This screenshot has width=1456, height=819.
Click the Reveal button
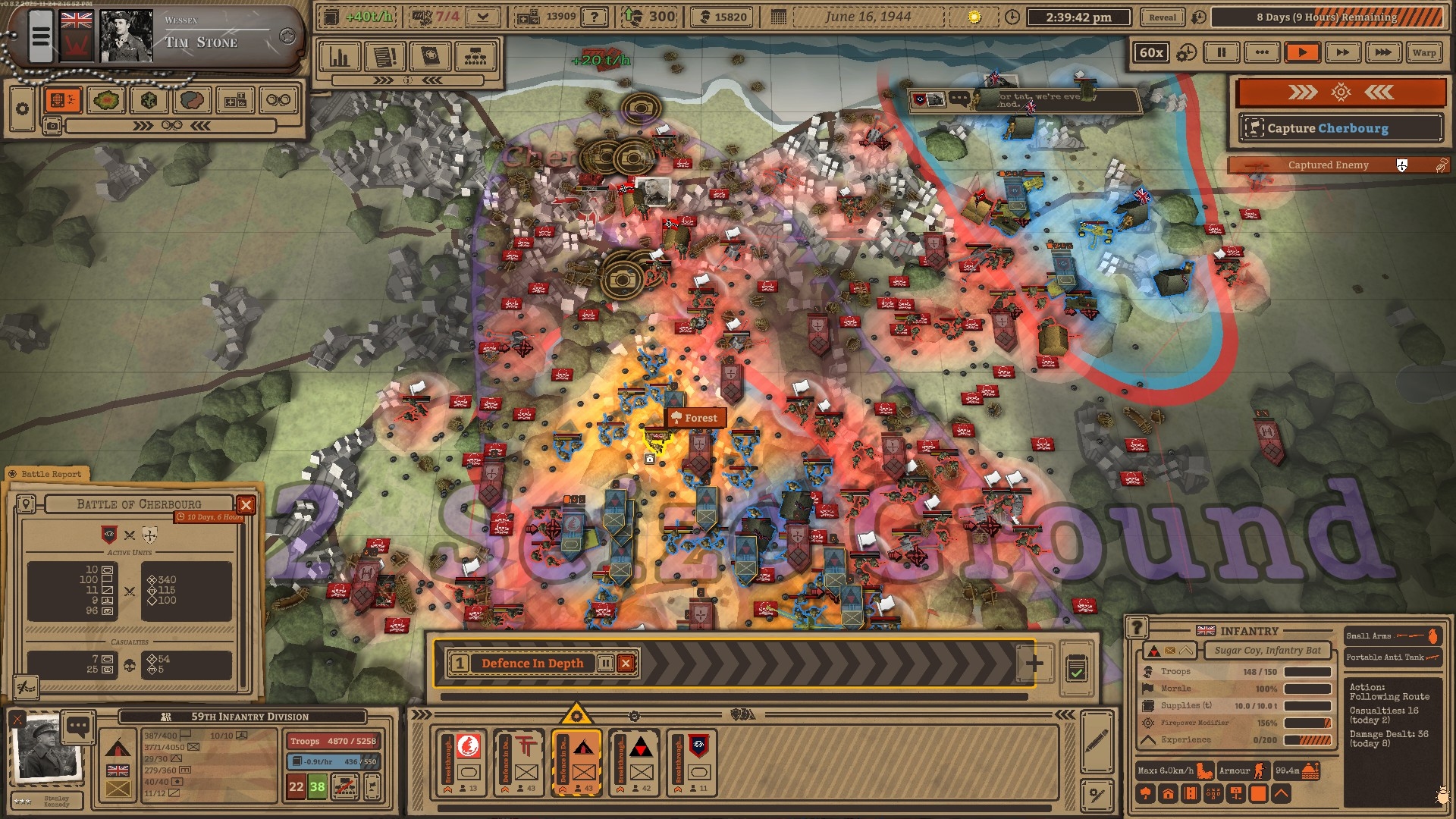point(1162,17)
